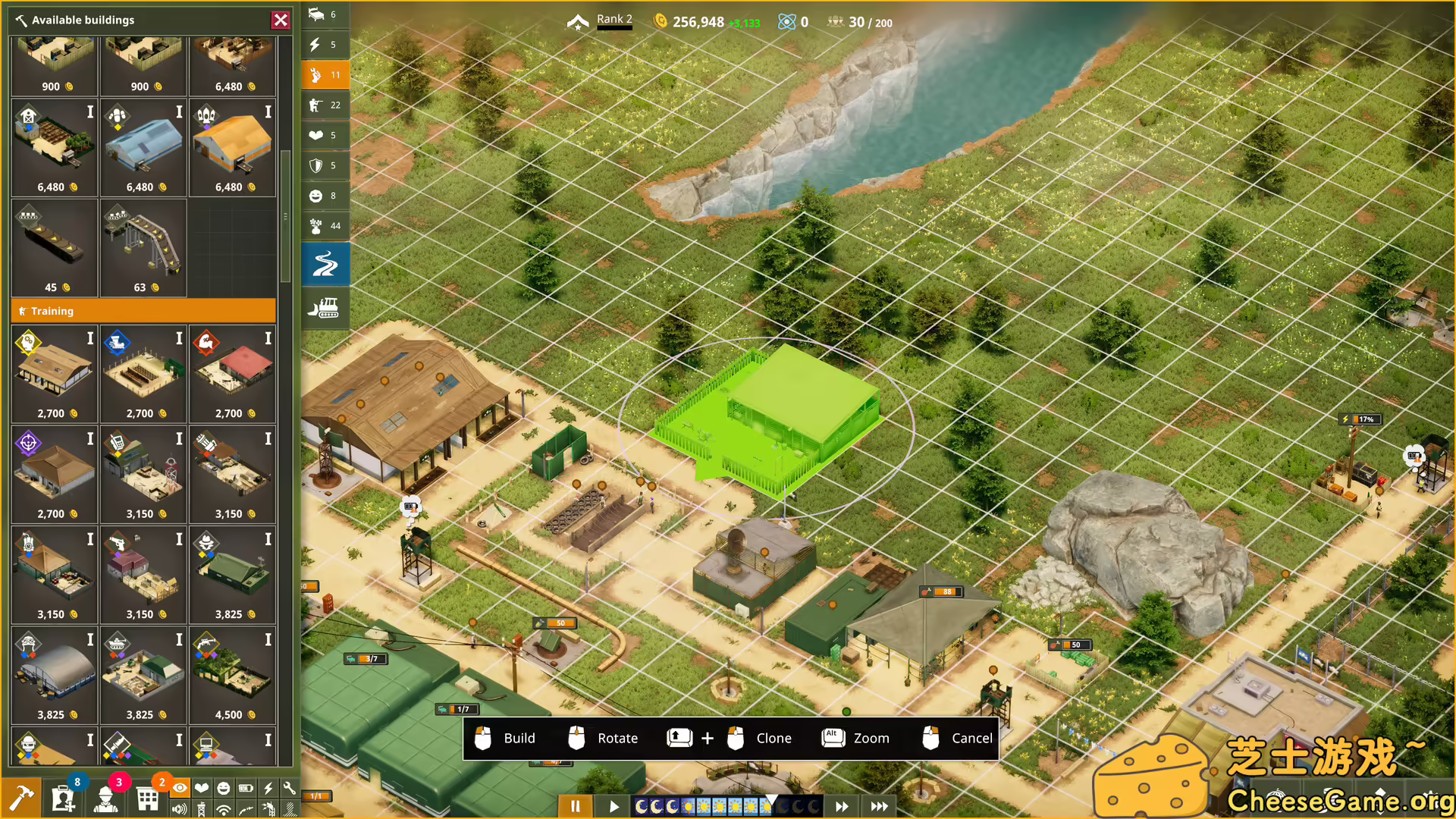1456x819 pixels.
Task: Enable the happiness overlay with smiley icon
Action: (224, 789)
